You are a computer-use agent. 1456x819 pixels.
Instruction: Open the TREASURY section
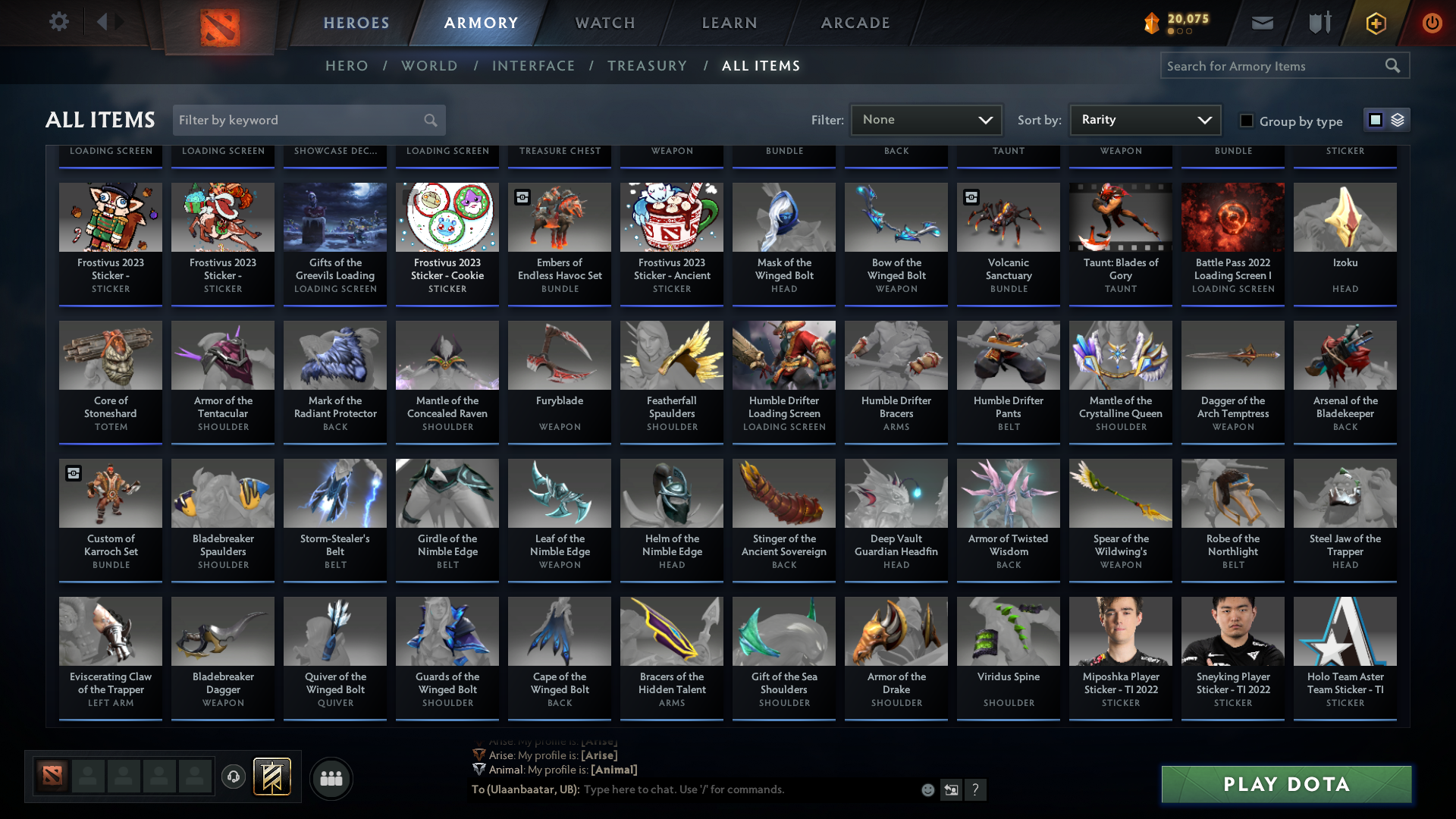647,66
